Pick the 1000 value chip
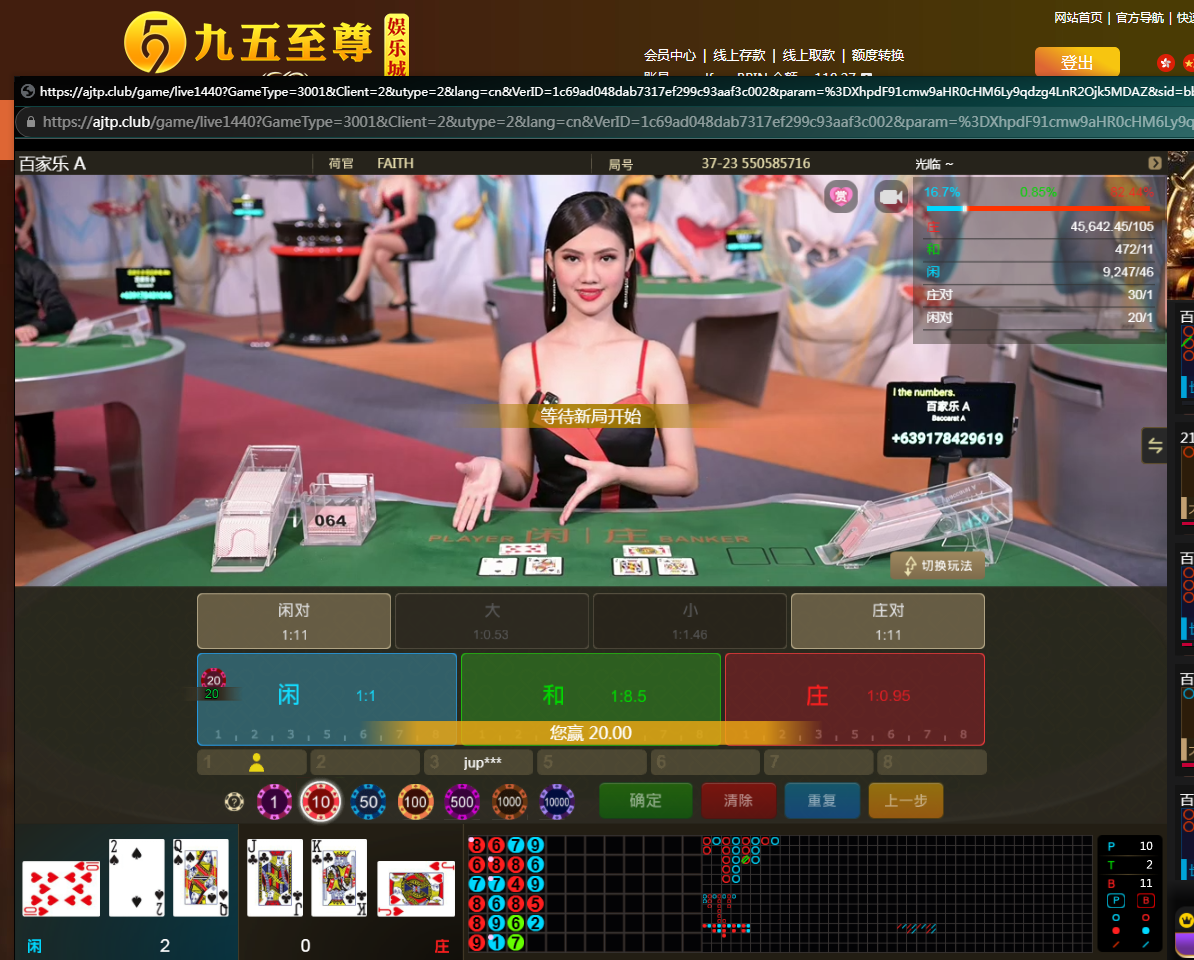 point(509,801)
